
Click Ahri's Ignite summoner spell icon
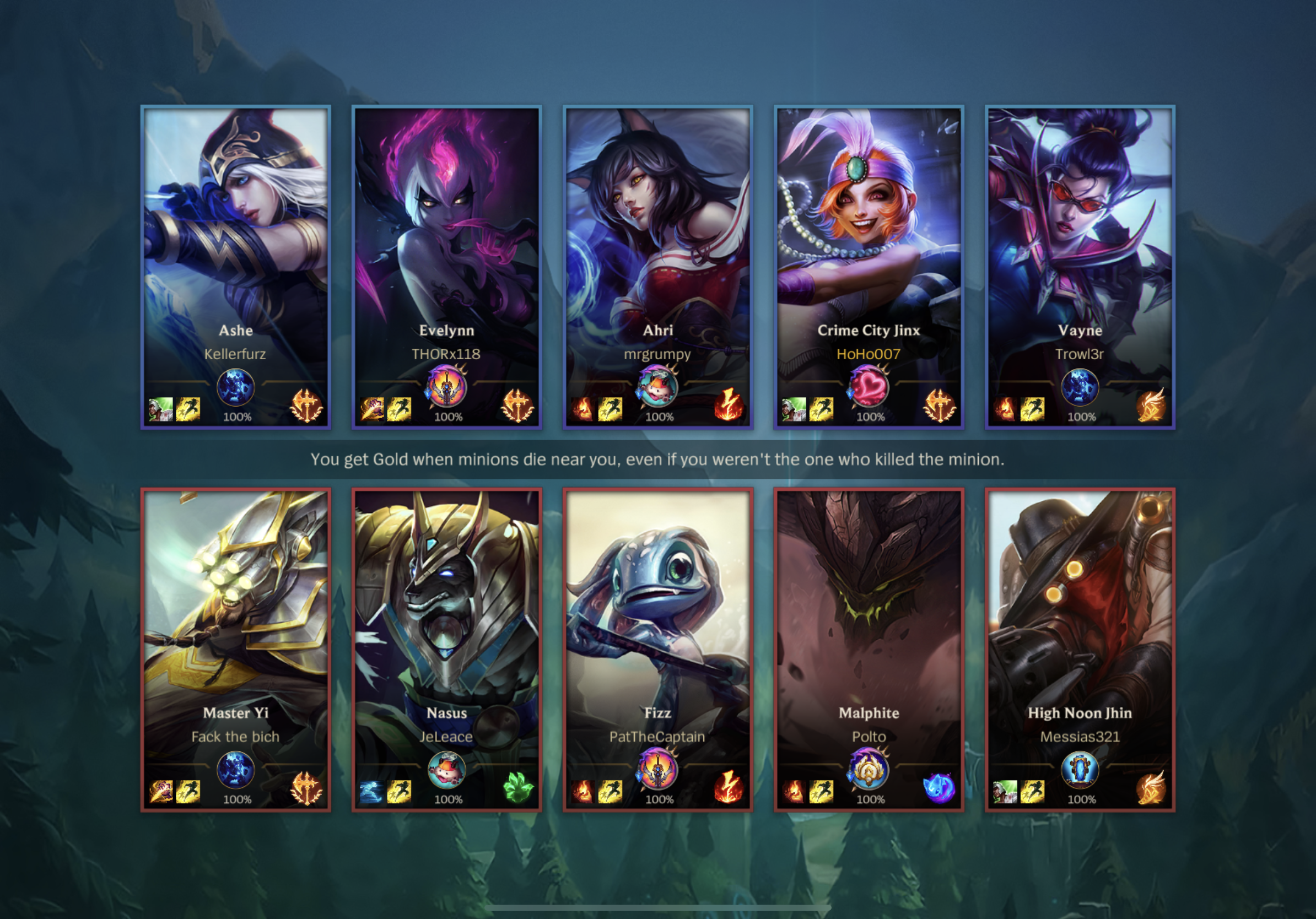[x=583, y=409]
